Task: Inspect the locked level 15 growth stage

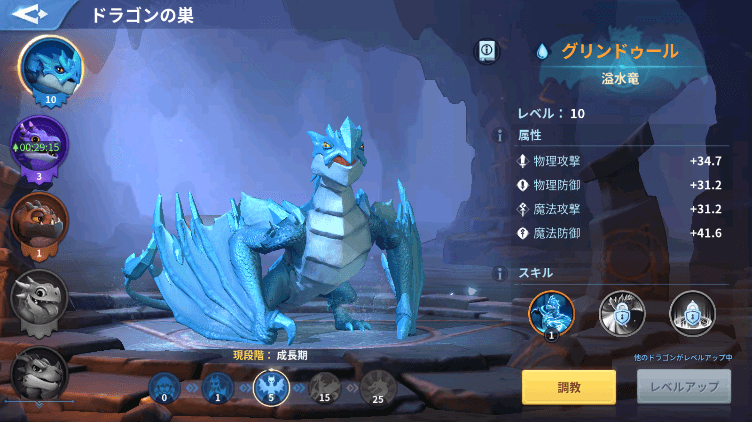Action: (x=324, y=386)
